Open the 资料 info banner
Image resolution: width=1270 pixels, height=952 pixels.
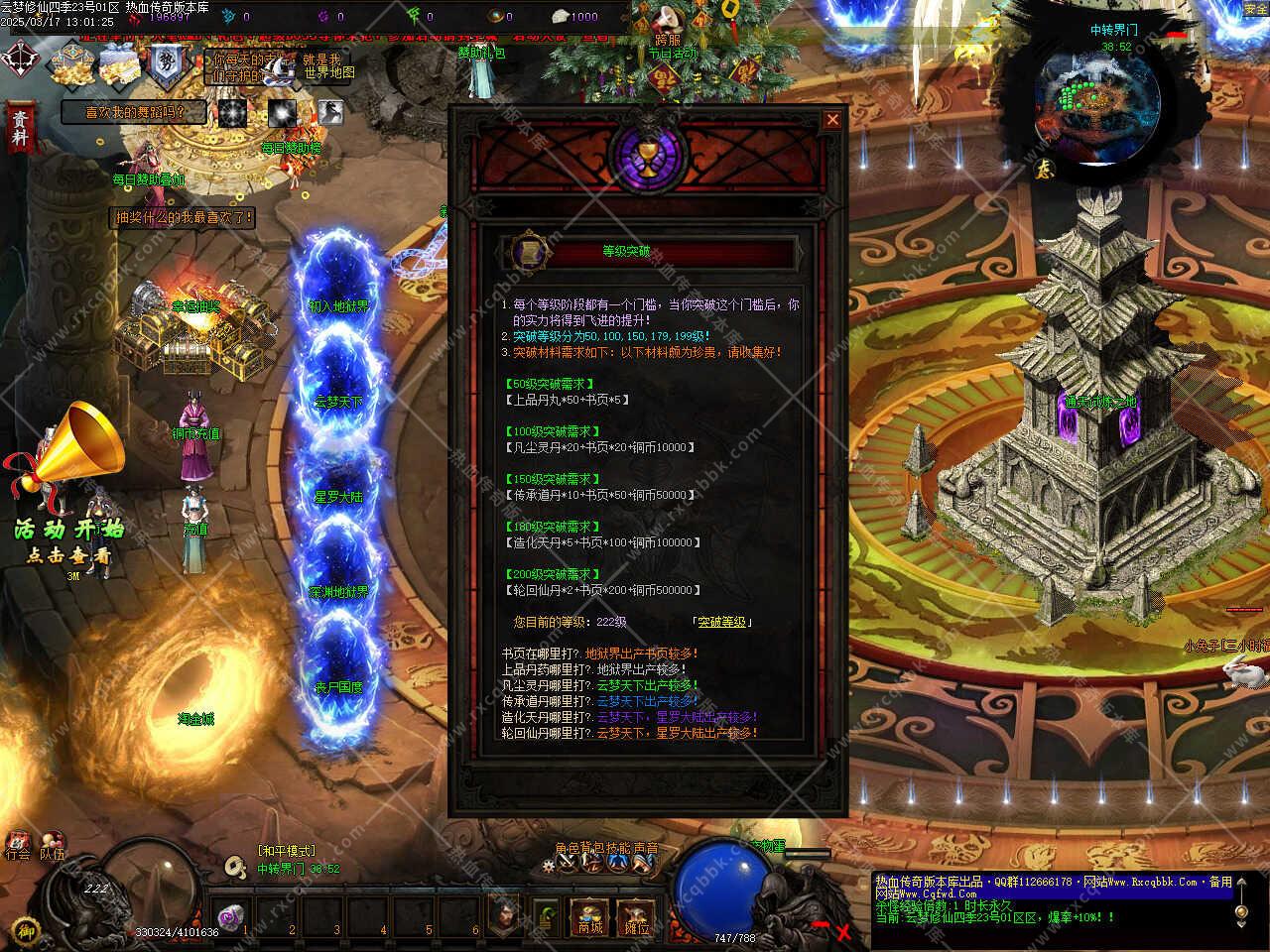pyautogui.click(x=19, y=129)
